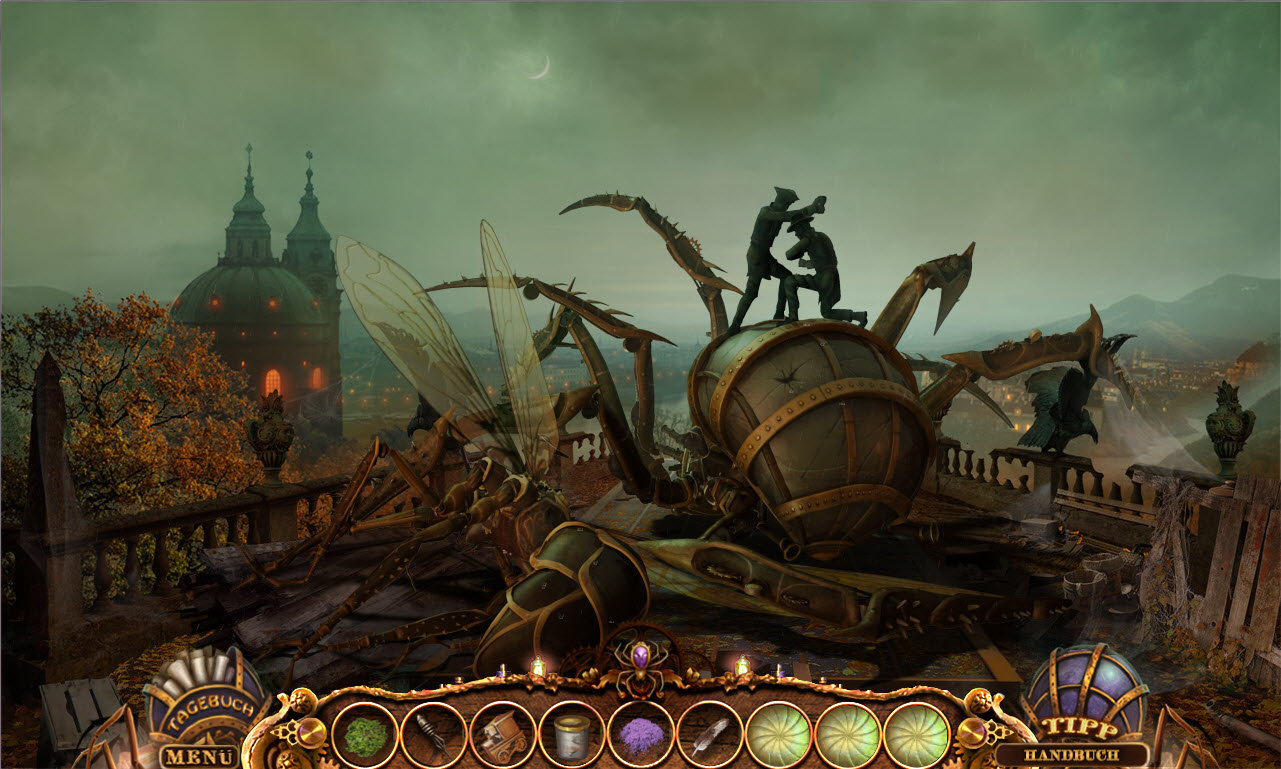Open the Handbuch guide

[x=1072, y=755]
